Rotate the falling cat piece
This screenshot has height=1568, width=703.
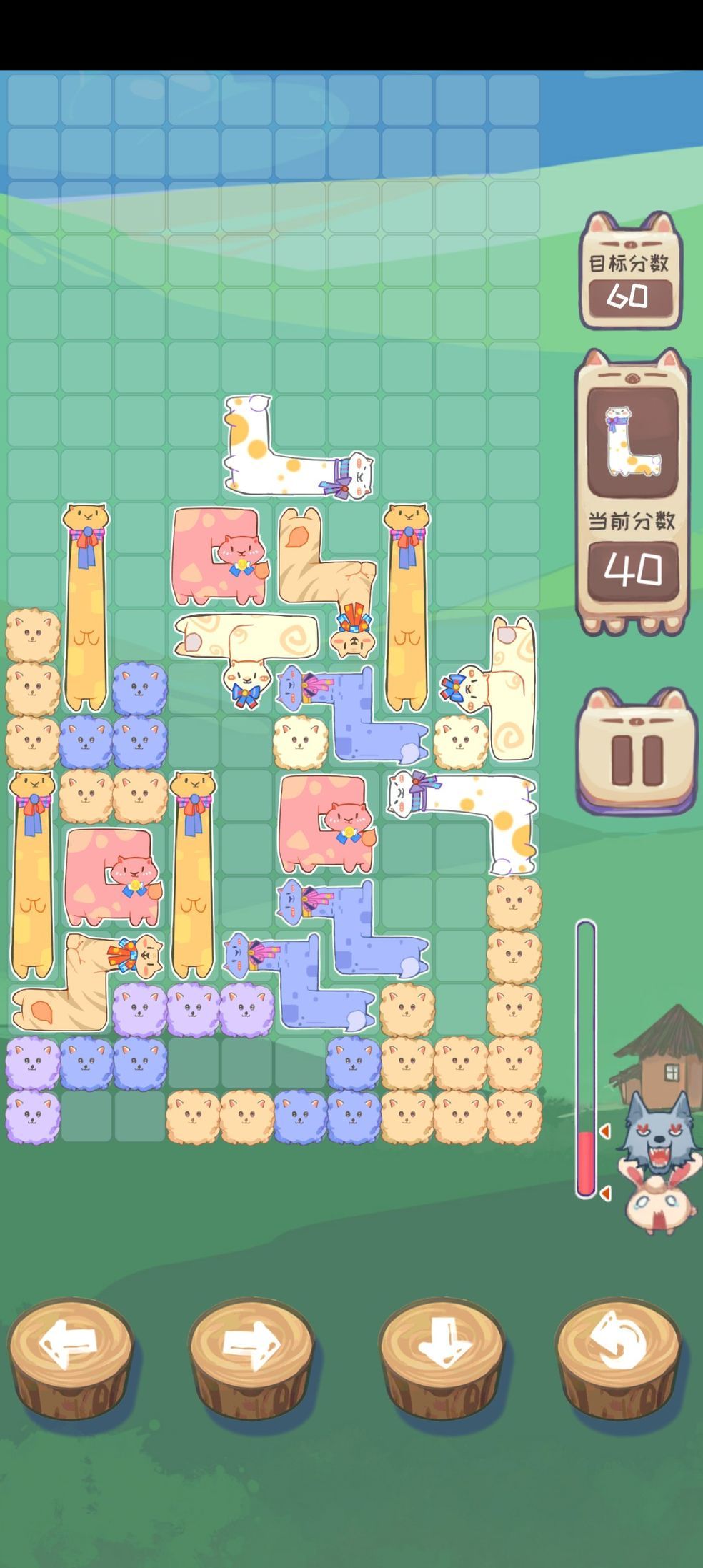618,1346
